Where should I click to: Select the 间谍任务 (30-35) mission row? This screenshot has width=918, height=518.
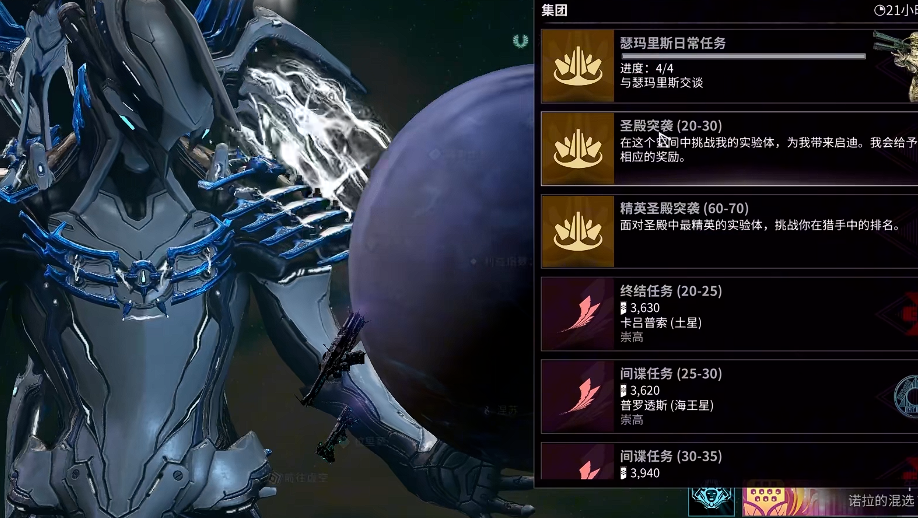pyautogui.click(x=728, y=463)
